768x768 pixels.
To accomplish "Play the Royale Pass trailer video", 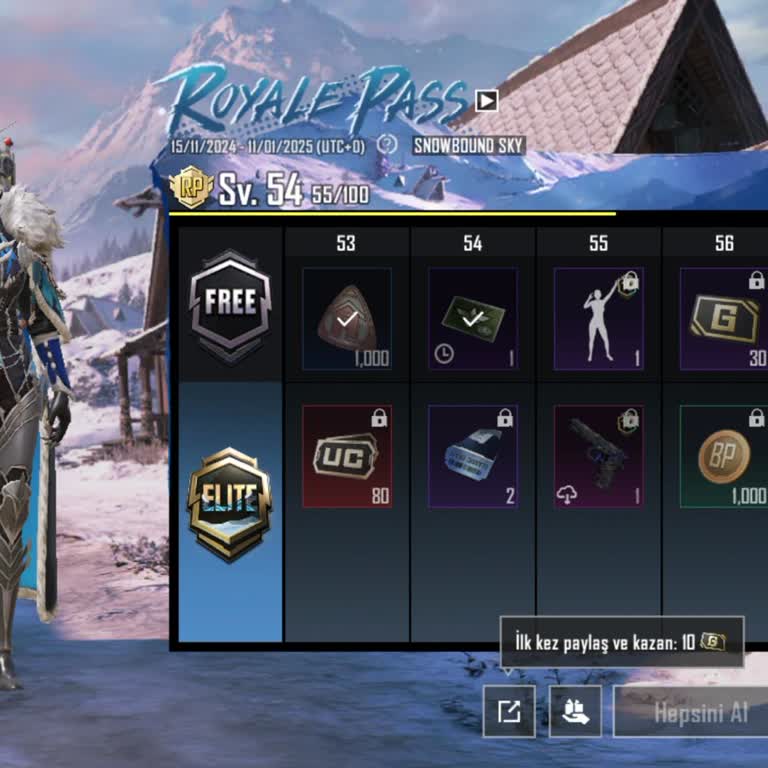I will 486,100.
